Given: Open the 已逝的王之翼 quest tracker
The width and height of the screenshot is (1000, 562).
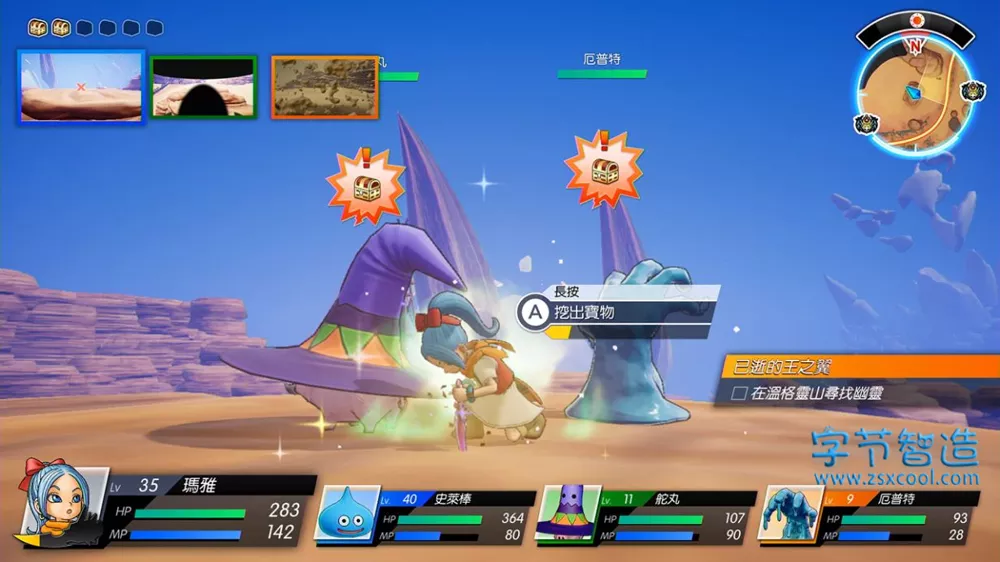Looking at the screenshot, I should [858, 367].
